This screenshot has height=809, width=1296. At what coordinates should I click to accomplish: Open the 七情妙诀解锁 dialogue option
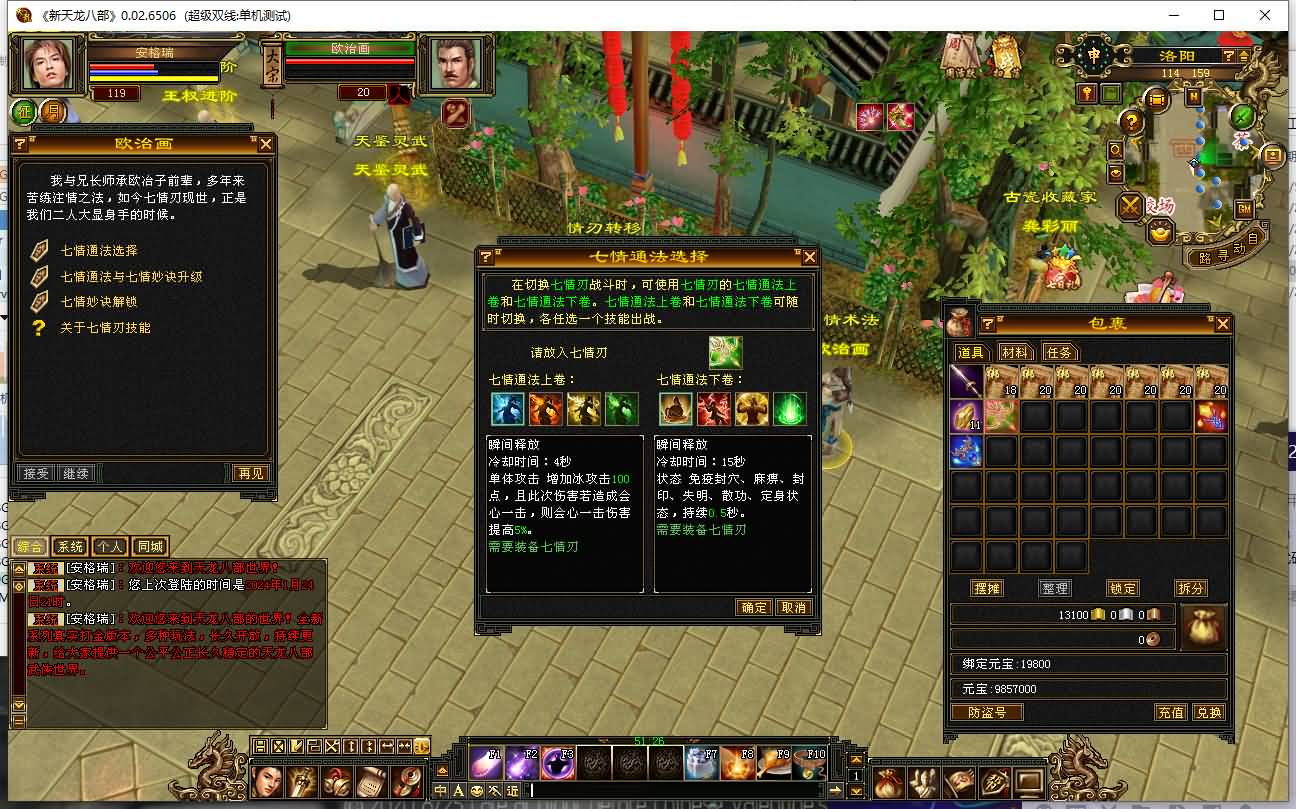coord(99,302)
